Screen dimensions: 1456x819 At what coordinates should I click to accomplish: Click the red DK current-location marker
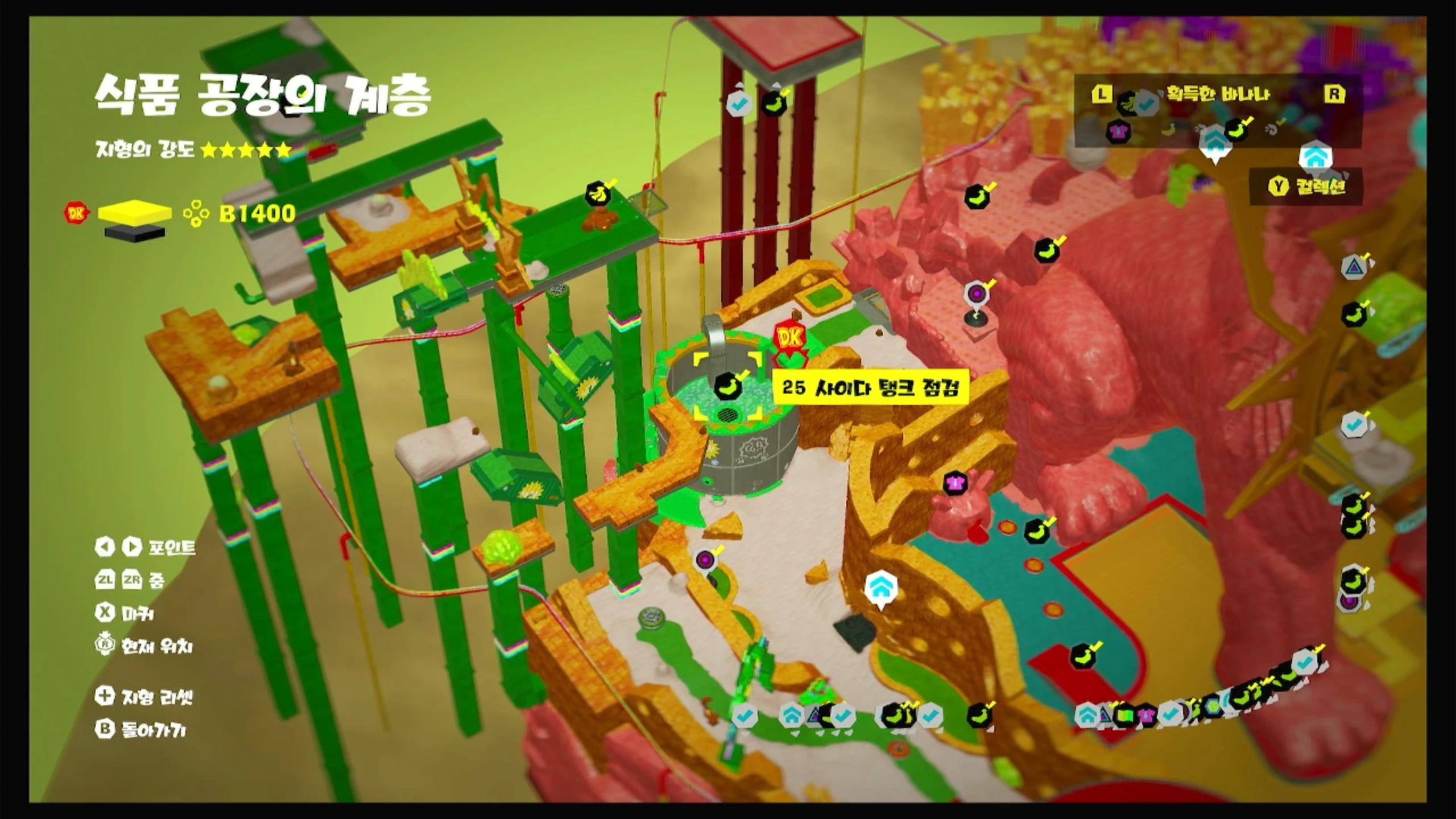point(789,340)
